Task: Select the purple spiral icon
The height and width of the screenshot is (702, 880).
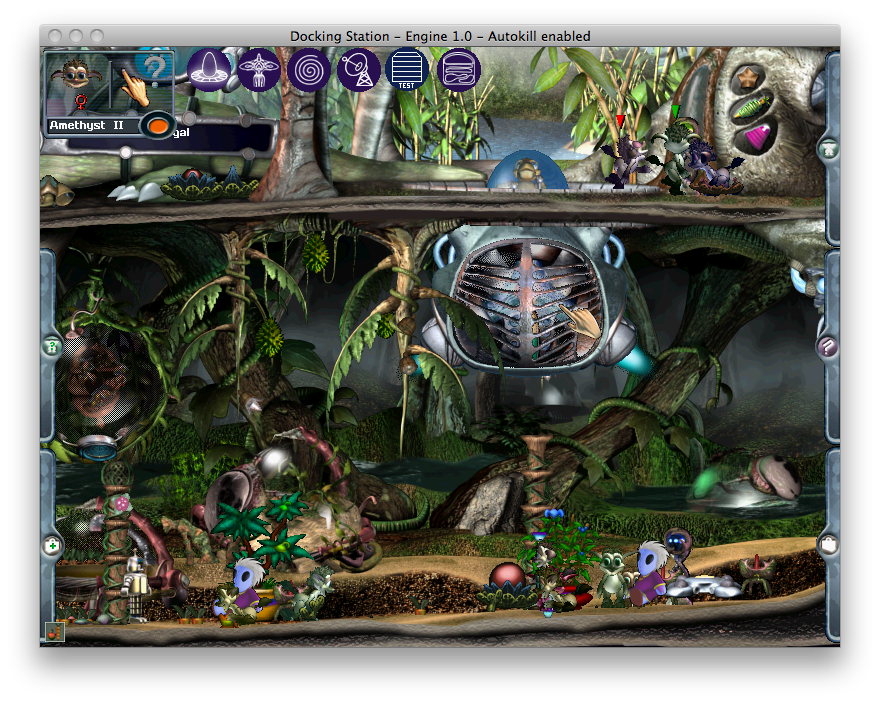Action: tap(309, 70)
